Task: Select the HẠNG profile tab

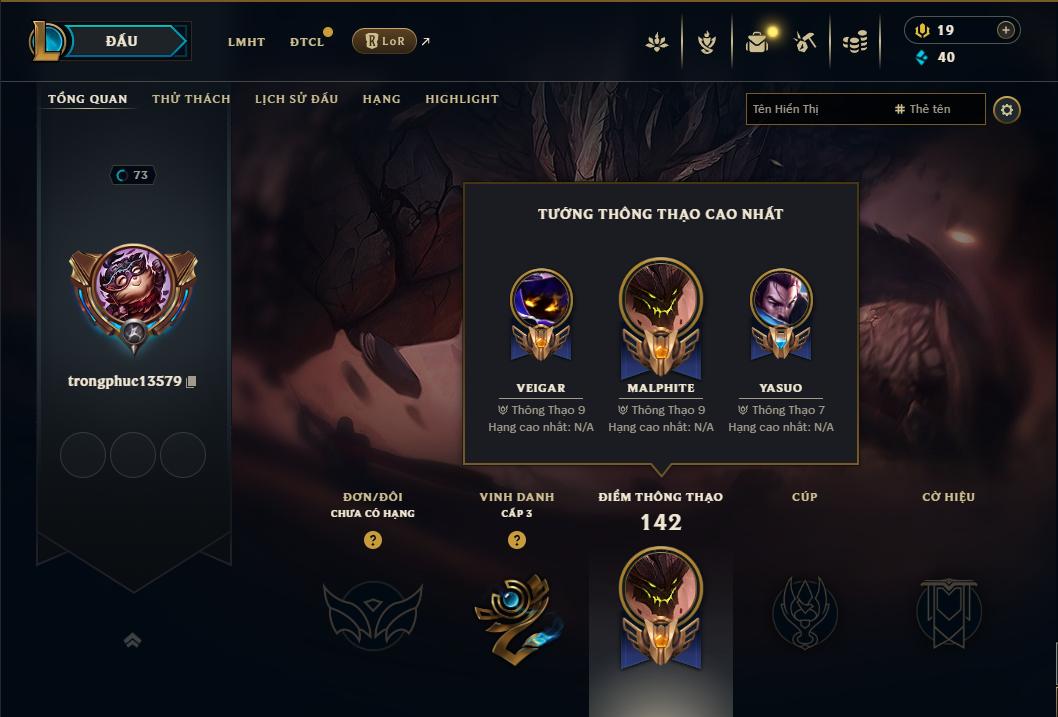Action: click(381, 99)
